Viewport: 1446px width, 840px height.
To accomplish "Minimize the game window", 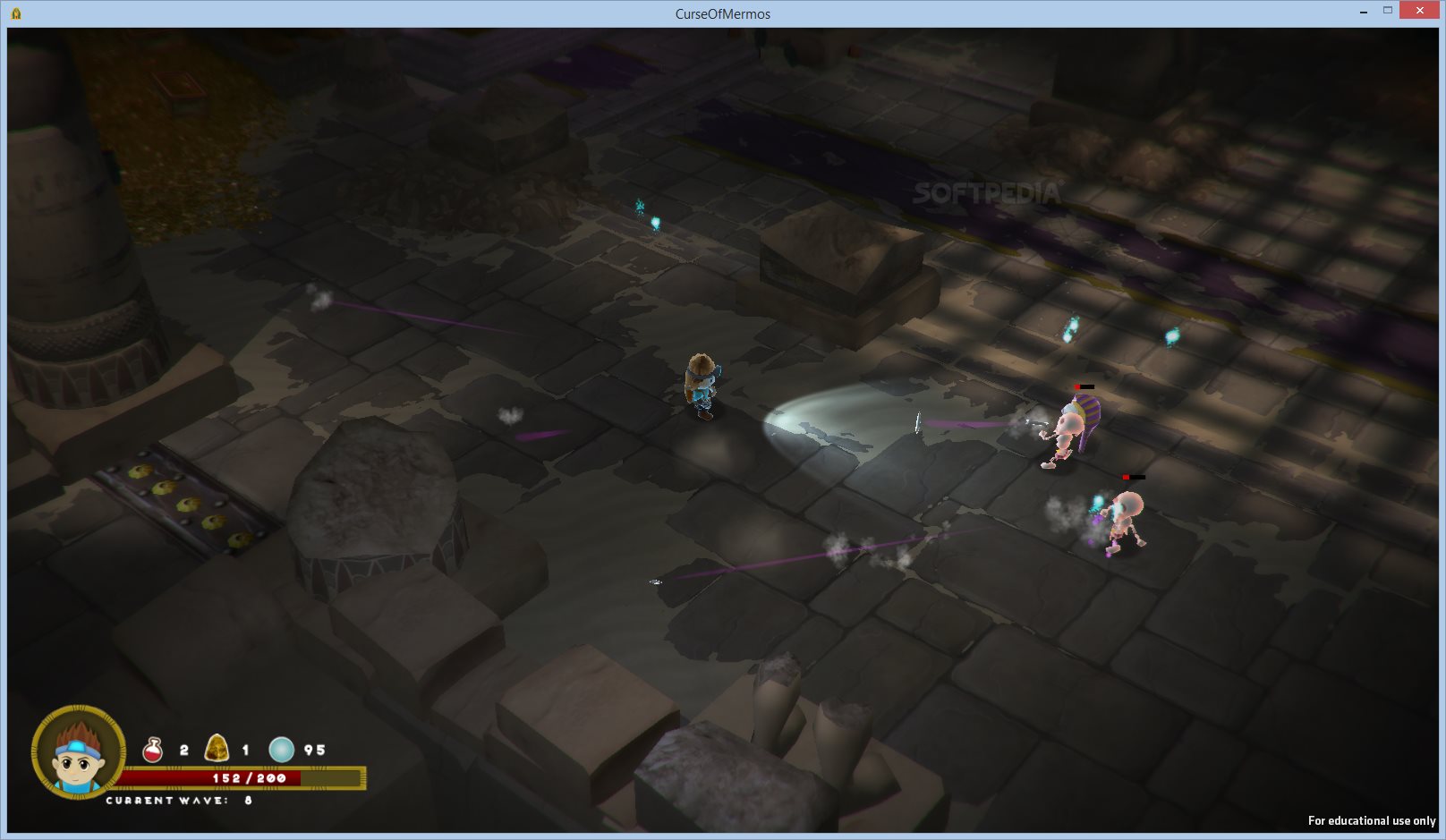I will pos(1363,12).
